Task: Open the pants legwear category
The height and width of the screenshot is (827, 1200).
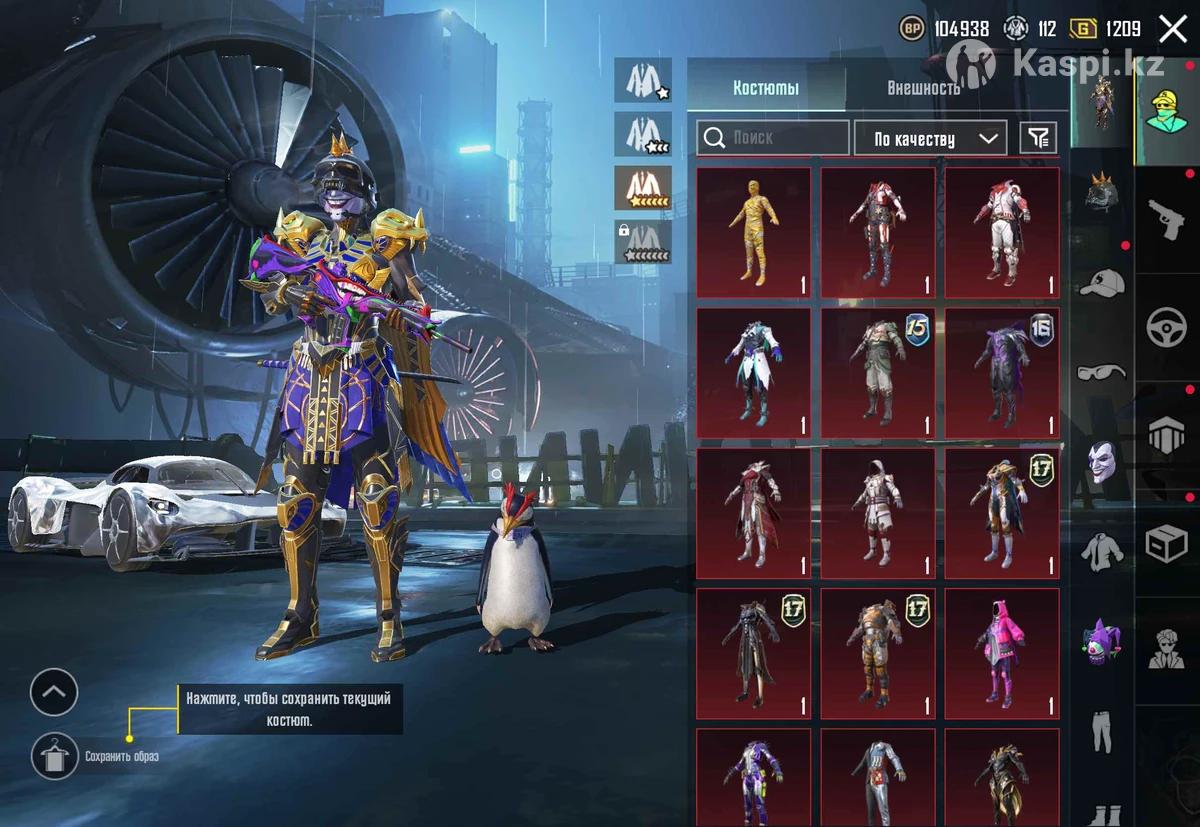Action: click(1101, 731)
